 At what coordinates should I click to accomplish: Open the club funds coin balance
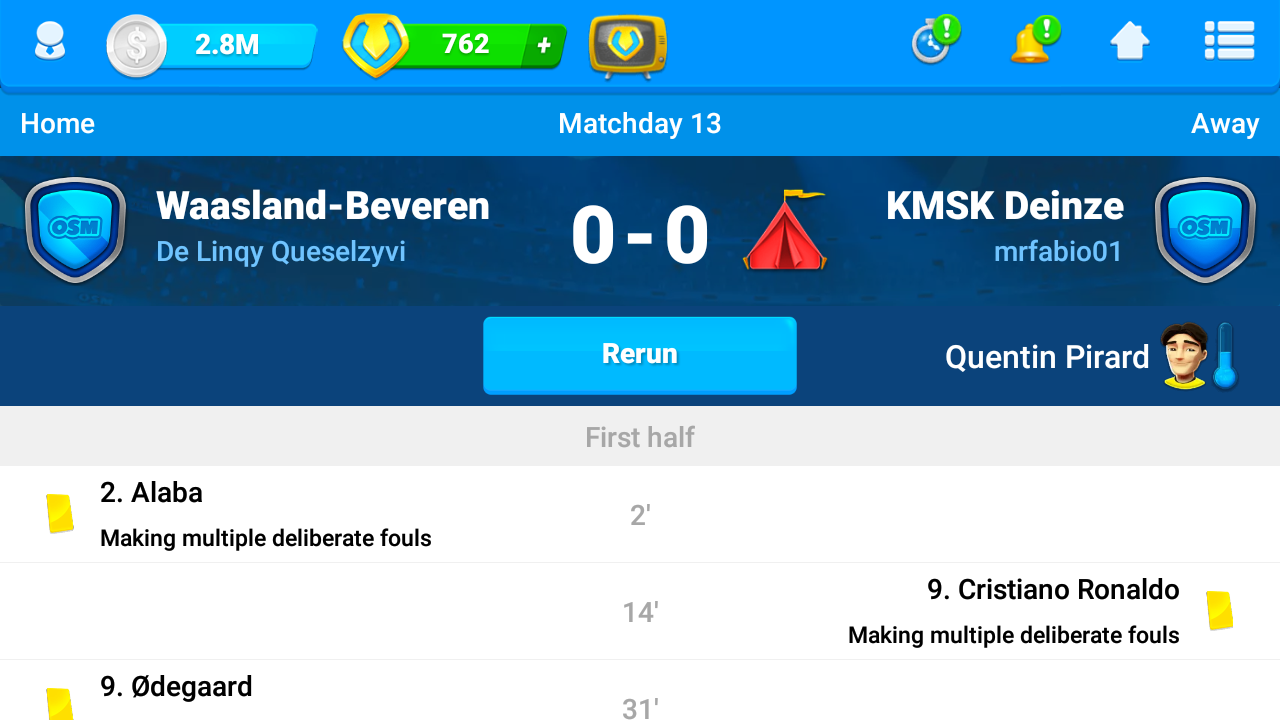coord(212,45)
